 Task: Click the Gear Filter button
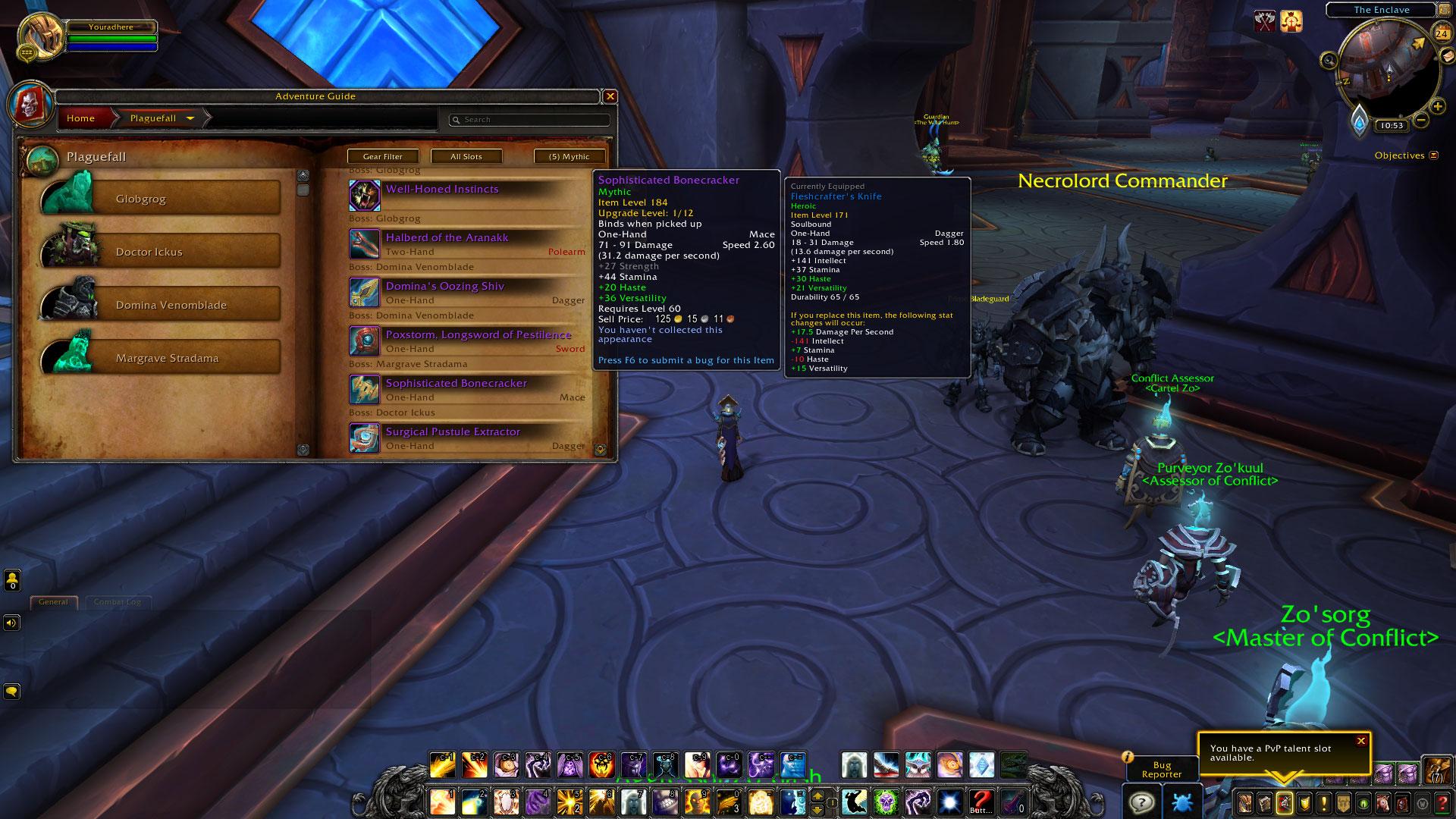(384, 156)
